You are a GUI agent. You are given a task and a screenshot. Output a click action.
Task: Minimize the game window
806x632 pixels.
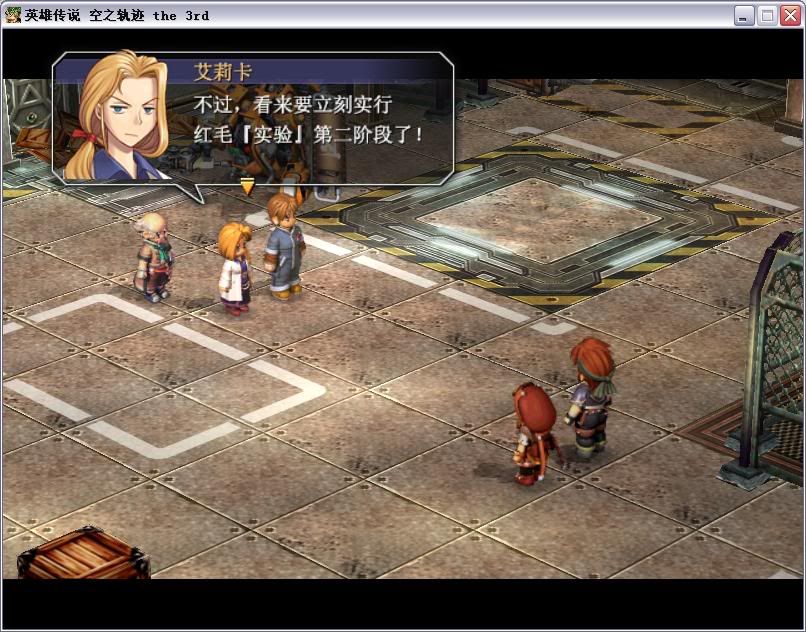744,15
